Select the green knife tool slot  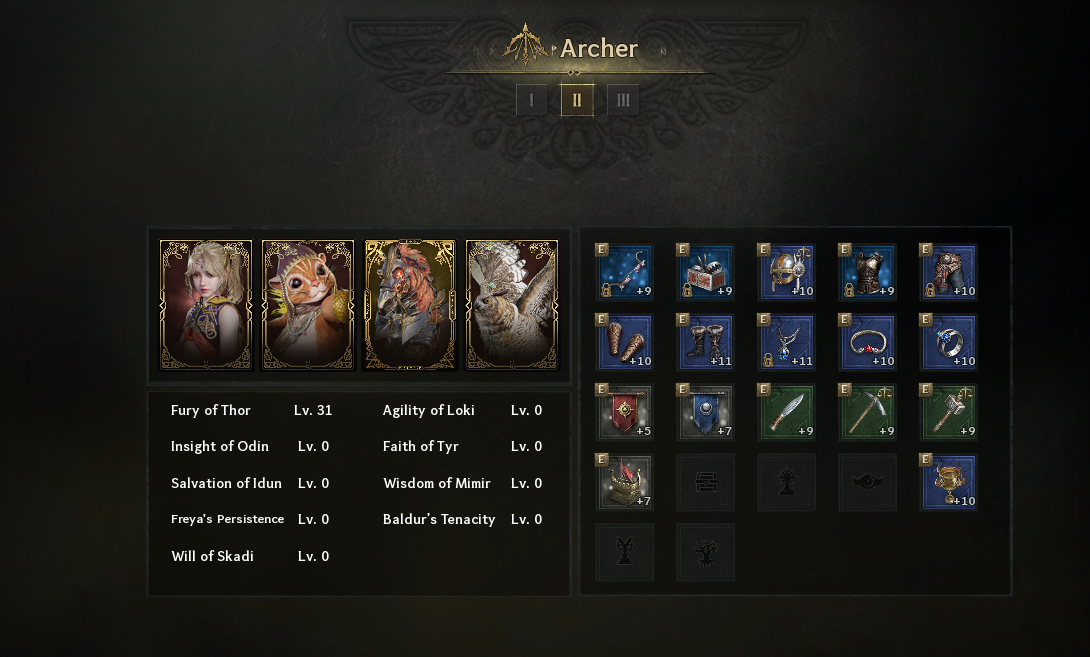tap(787, 413)
